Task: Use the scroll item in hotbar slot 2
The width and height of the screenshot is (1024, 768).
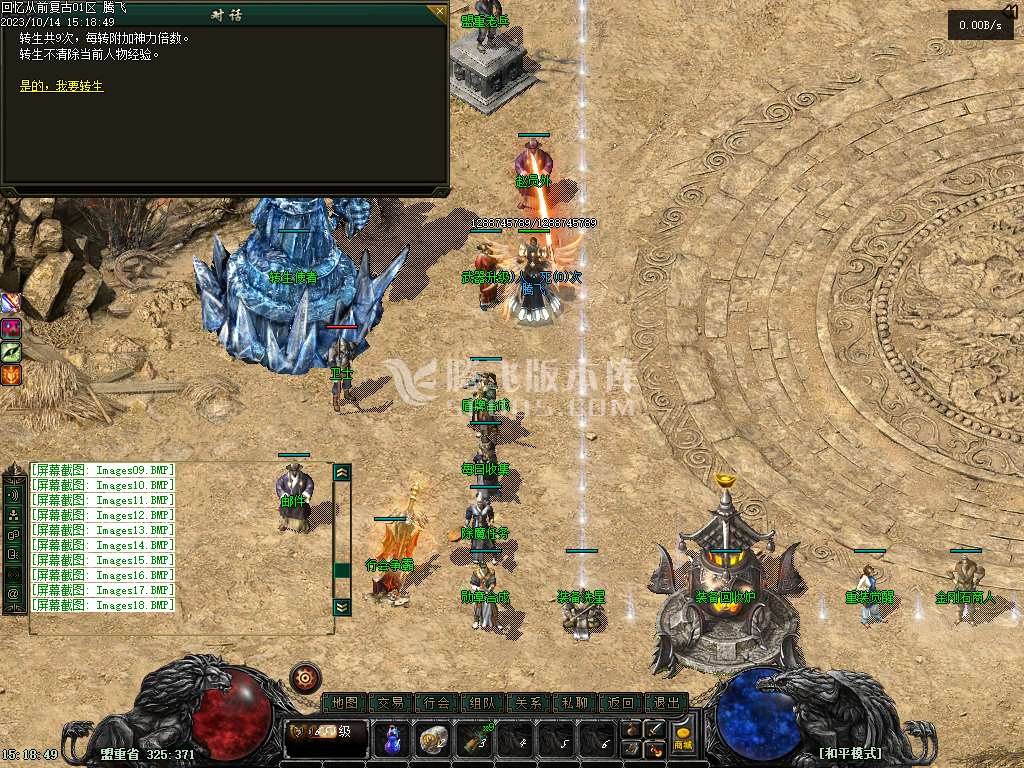Action: coord(432,739)
